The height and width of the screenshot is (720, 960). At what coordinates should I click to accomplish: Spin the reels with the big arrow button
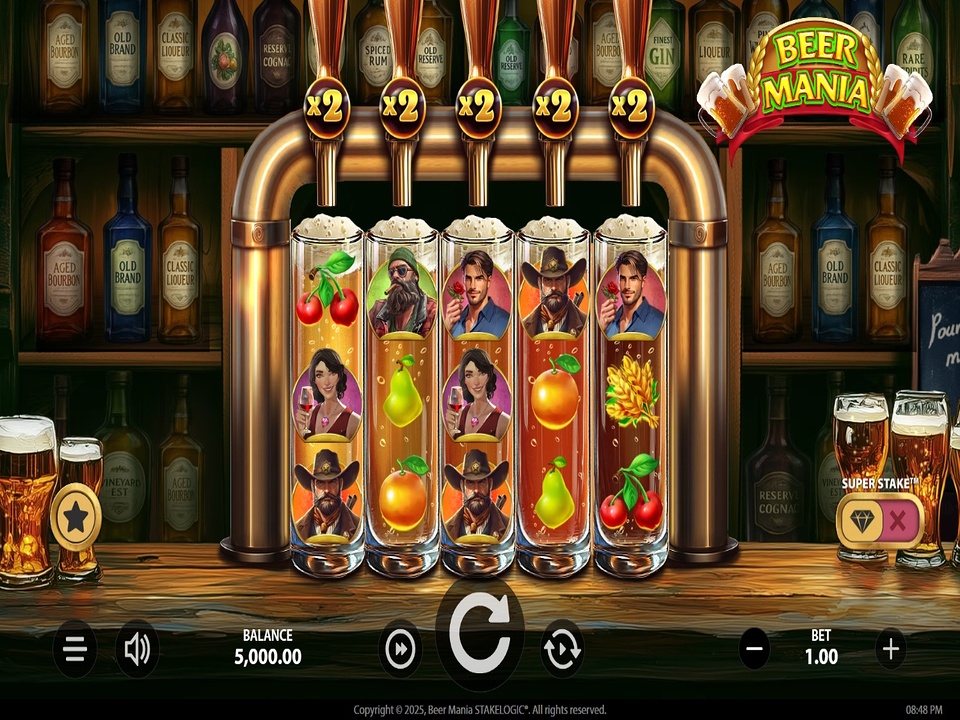480,634
